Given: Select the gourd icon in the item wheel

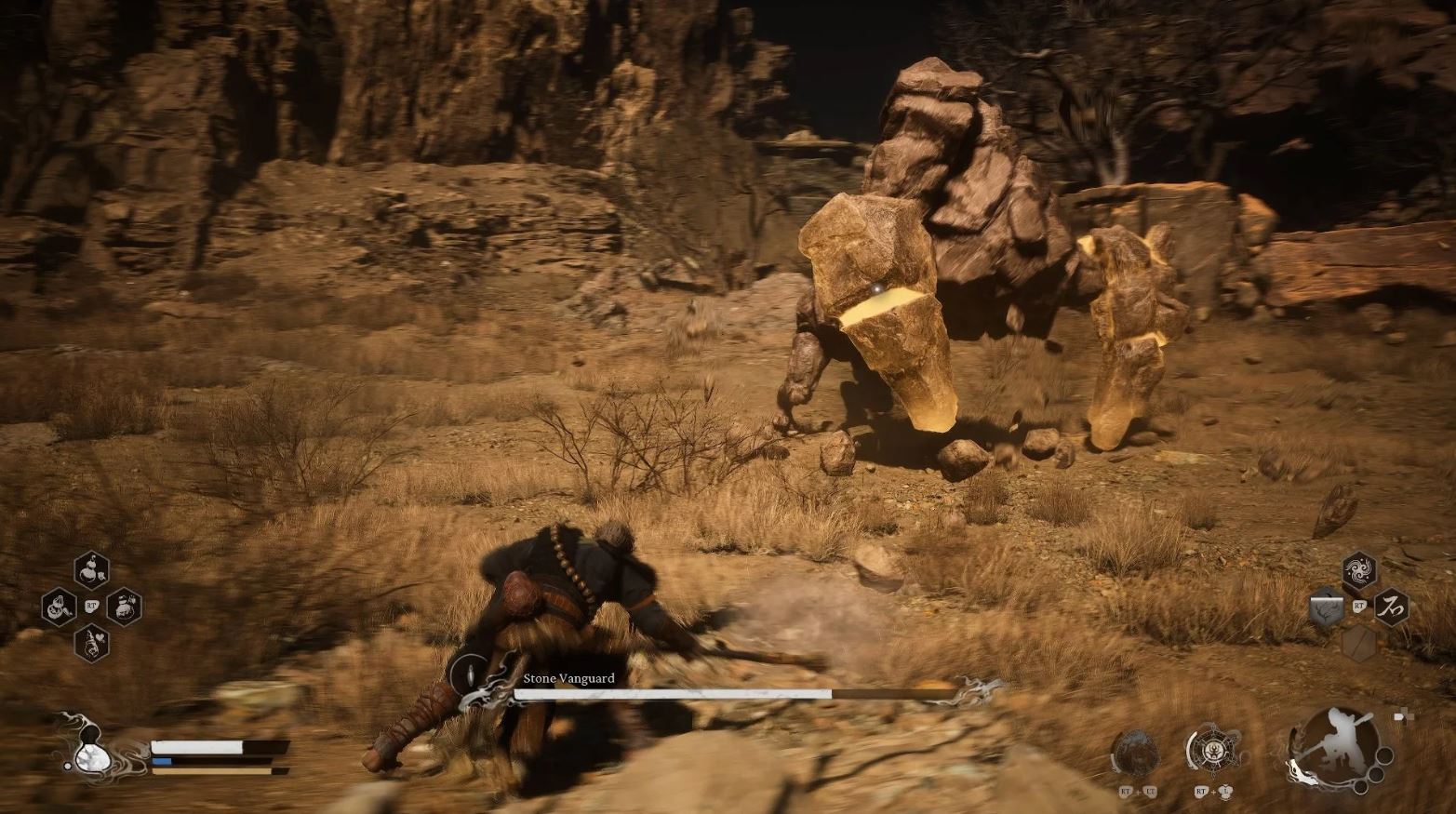Looking at the screenshot, I should tap(92, 570).
